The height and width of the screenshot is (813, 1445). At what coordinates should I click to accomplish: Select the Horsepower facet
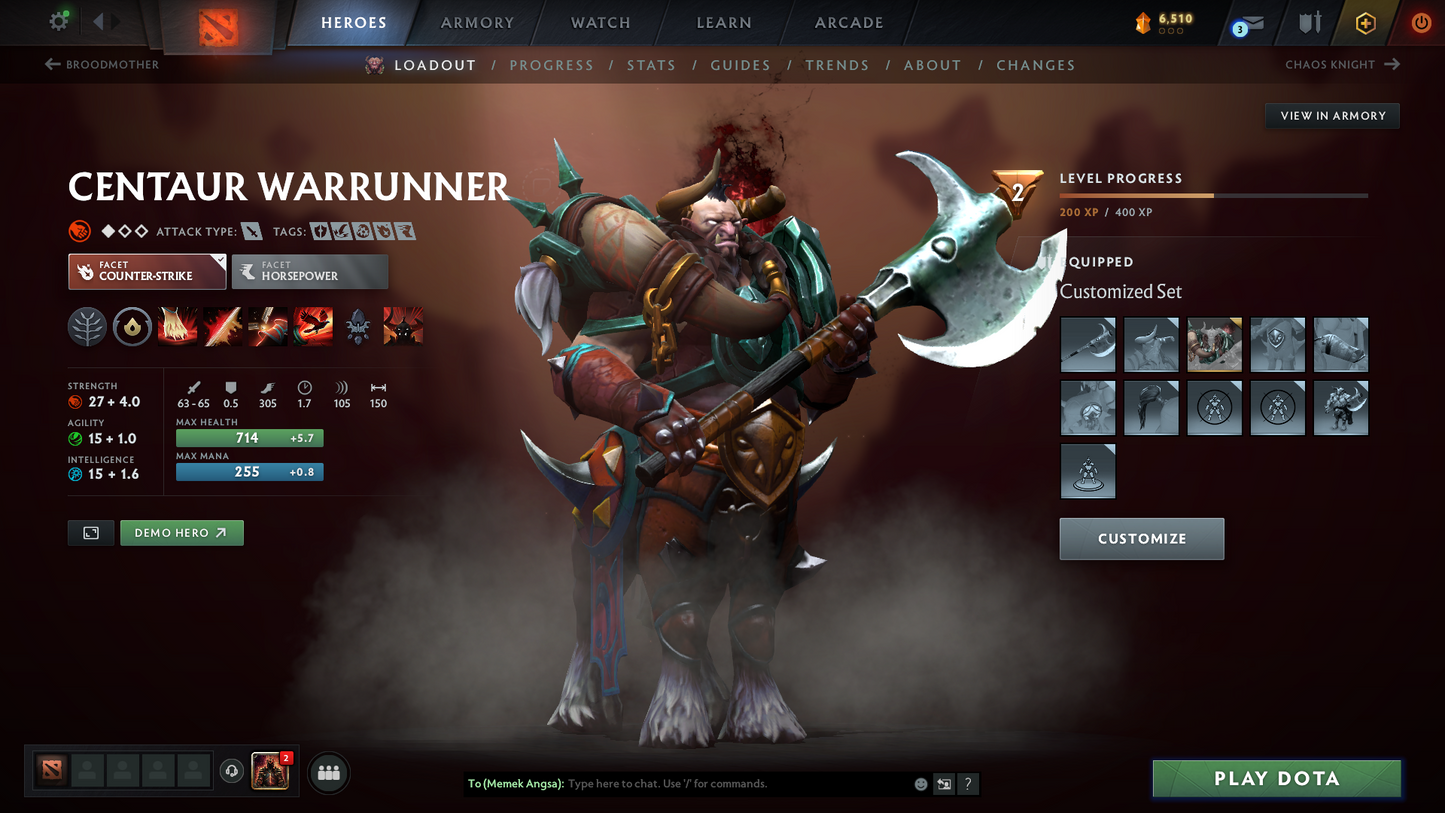click(310, 271)
